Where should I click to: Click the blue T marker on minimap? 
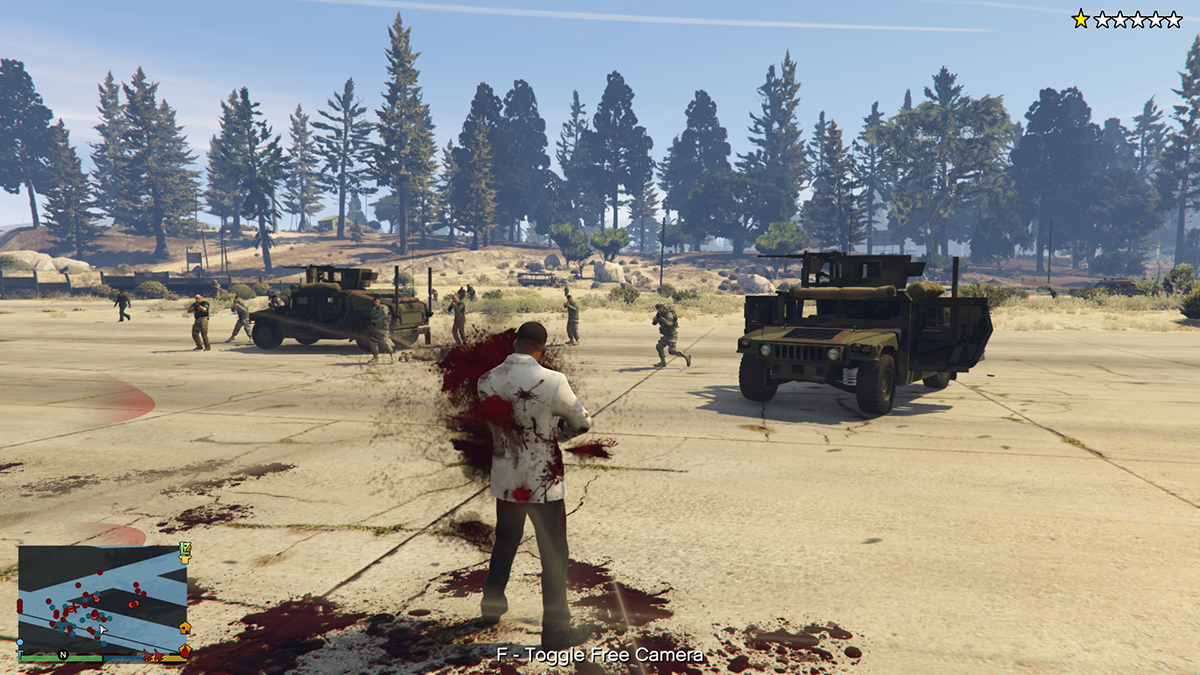[x=20, y=654]
